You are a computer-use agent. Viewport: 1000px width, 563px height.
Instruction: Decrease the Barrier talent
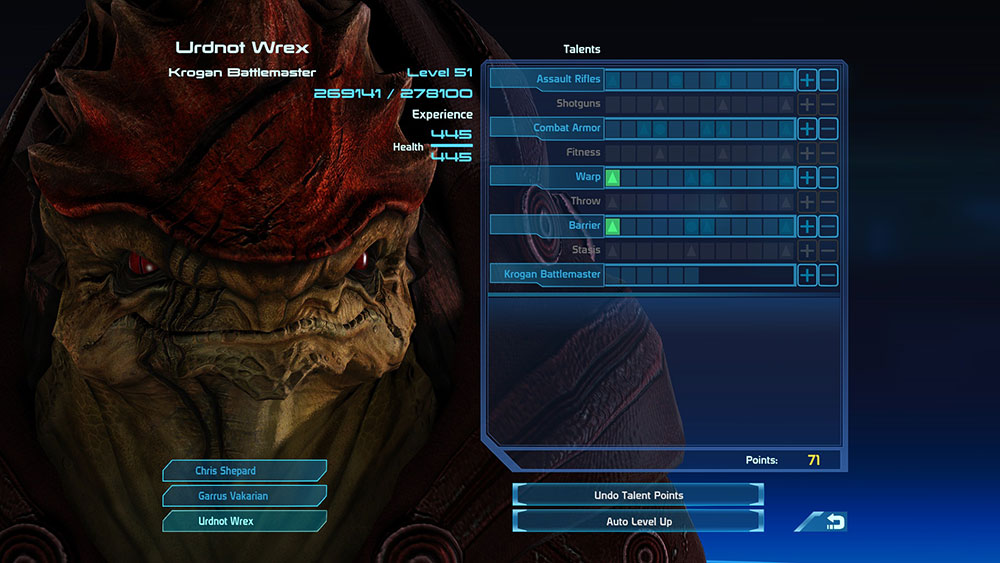pyautogui.click(x=828, y=226)
